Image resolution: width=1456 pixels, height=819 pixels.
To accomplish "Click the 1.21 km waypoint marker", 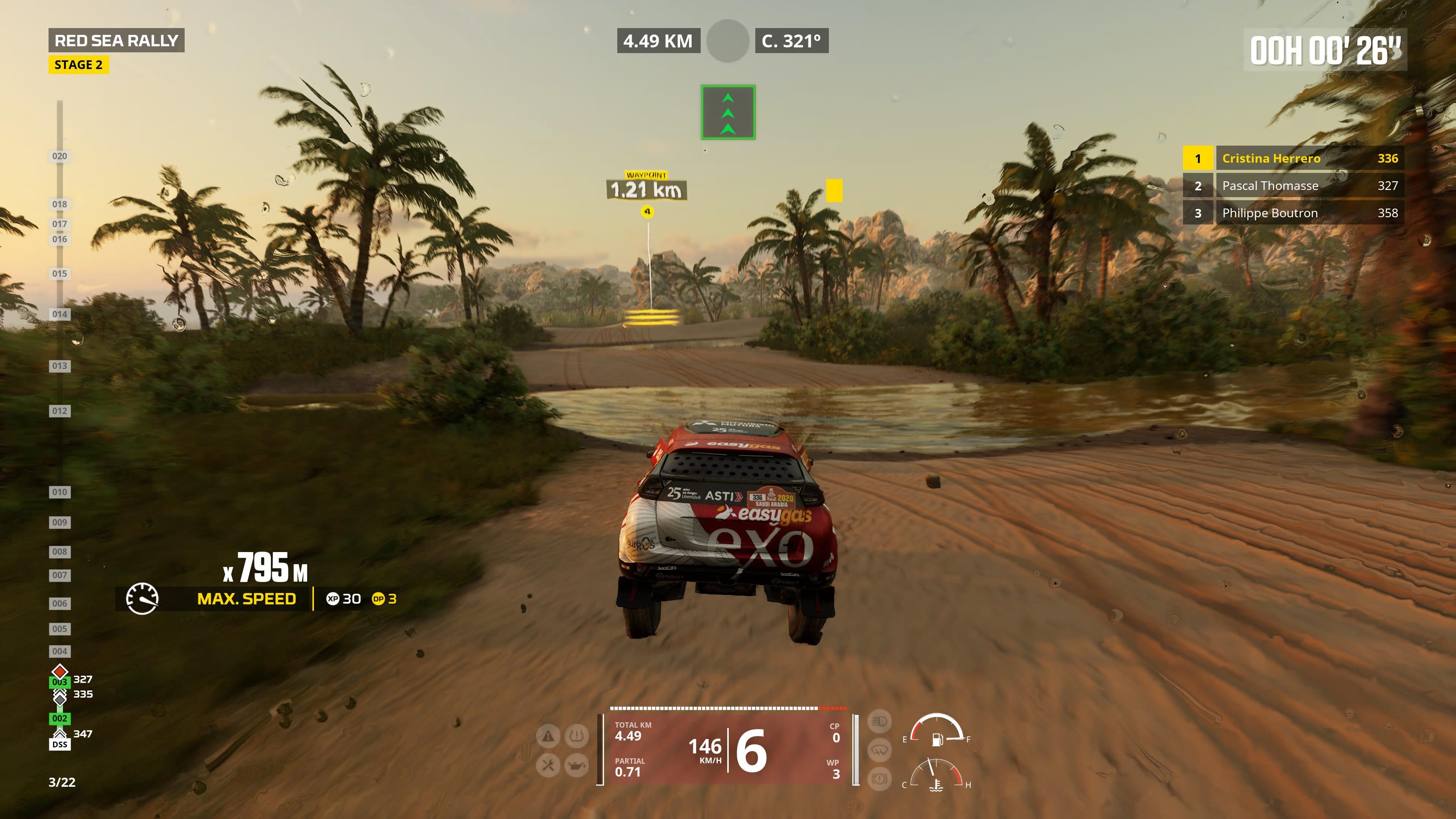I will pos(647,189).
